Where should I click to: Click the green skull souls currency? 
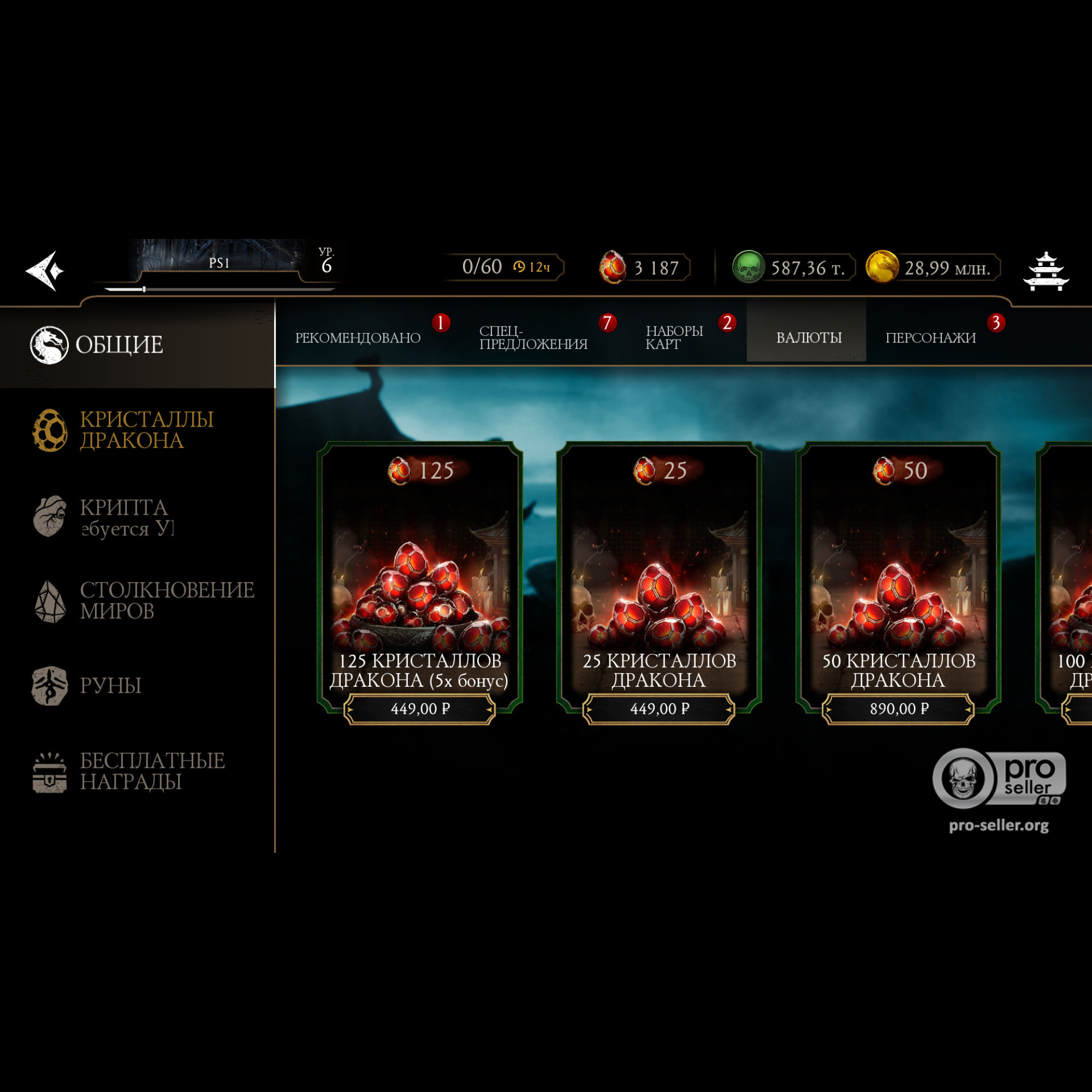pyautogui.click(x=793, y=268)
